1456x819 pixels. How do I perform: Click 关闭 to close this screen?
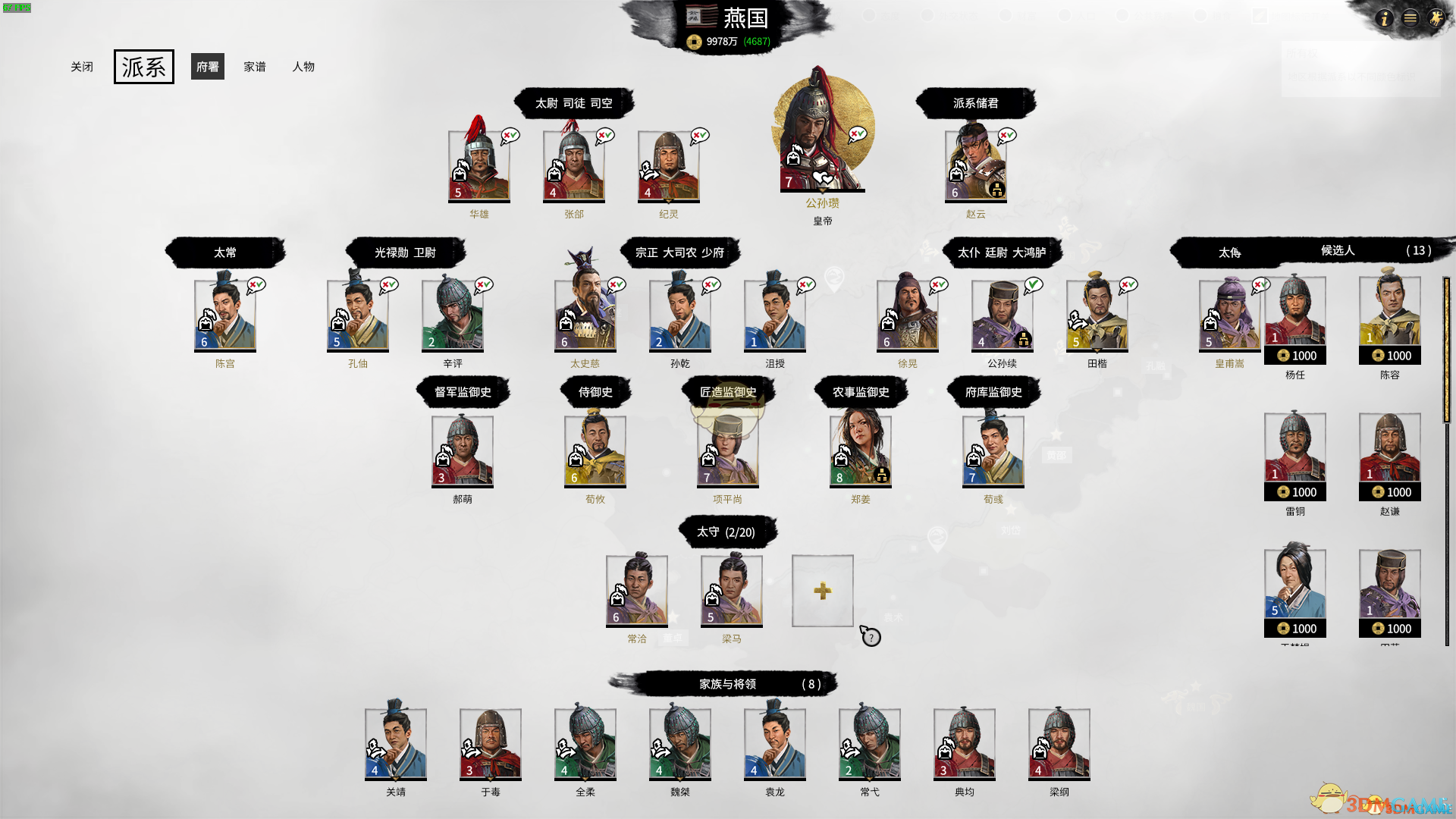82,67
